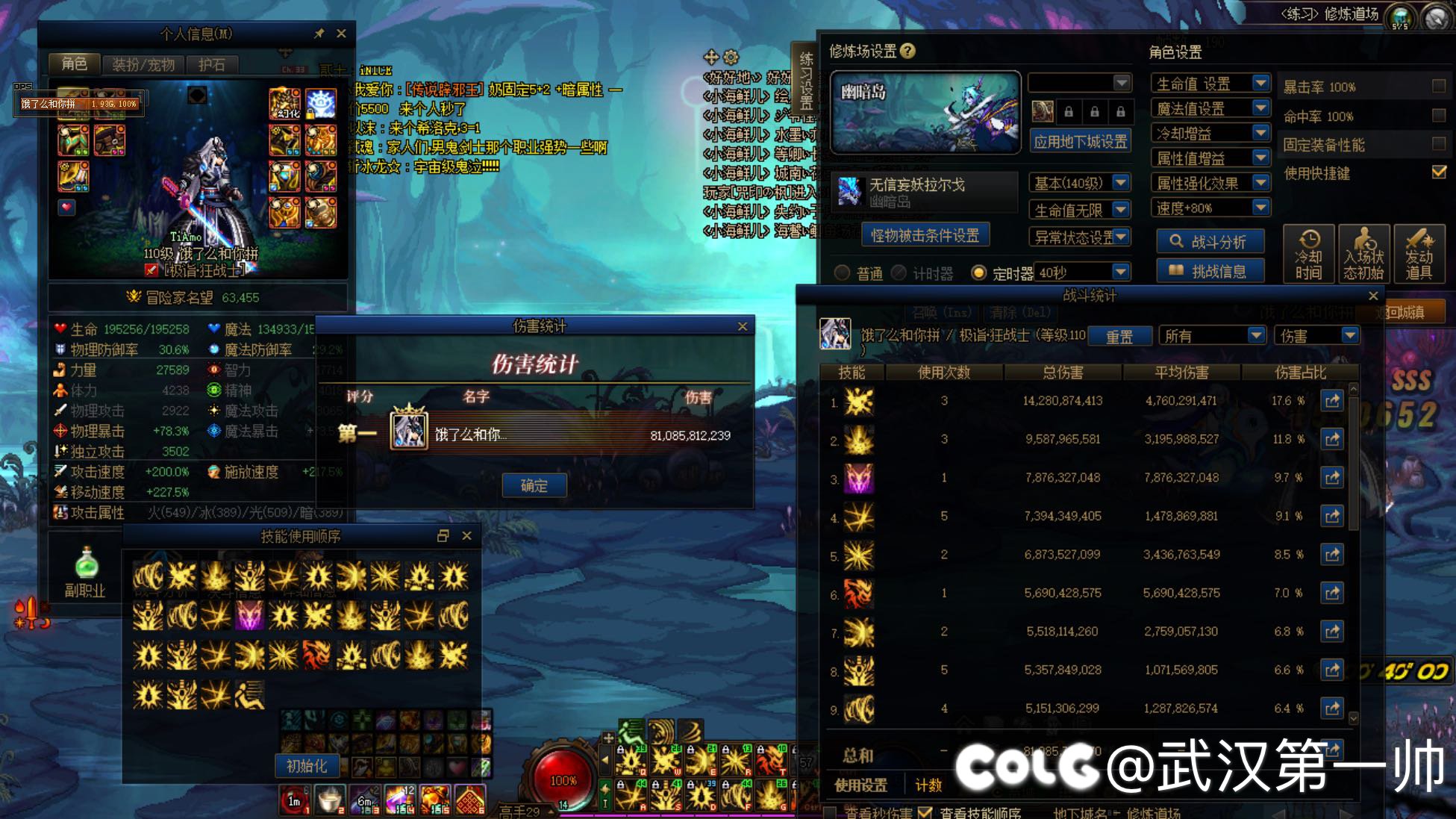The width and height of the screenshot is (1456, 819).
Task: Toggle the 暴击率 100% checkbox
Action: [x=1439, y=86]
